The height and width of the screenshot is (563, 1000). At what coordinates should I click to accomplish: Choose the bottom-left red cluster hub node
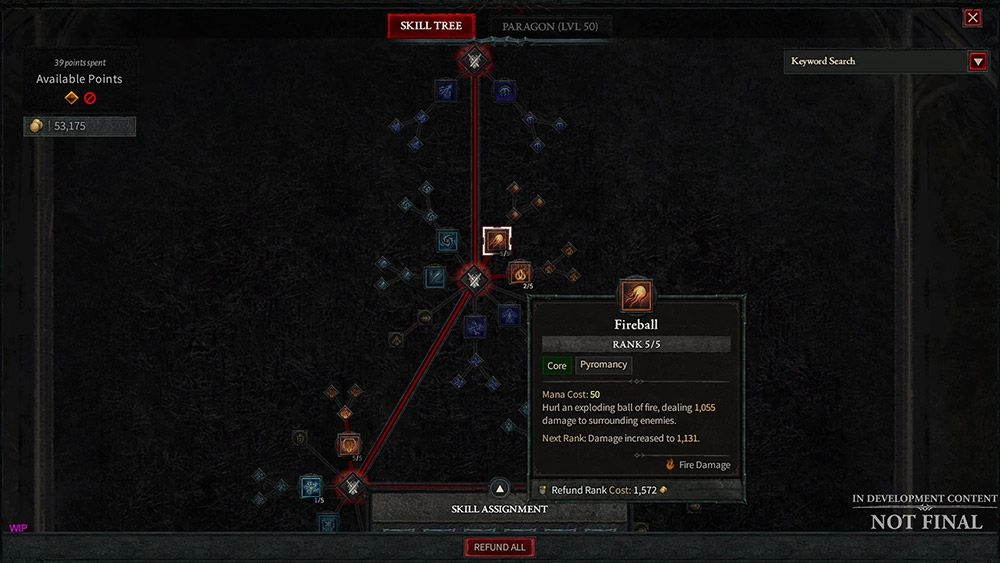pos(352,488)
